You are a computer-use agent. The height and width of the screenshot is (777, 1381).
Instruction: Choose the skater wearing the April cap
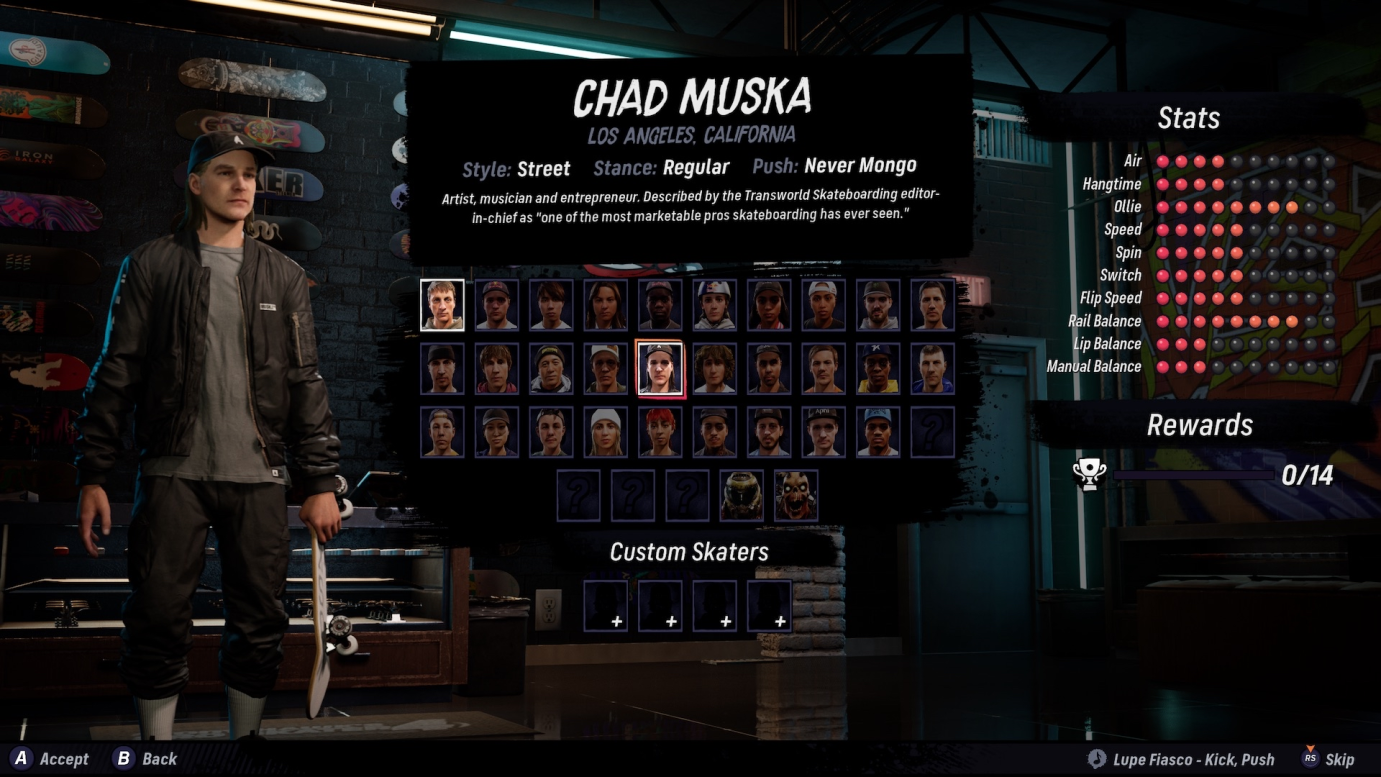[x=823, y=432]
